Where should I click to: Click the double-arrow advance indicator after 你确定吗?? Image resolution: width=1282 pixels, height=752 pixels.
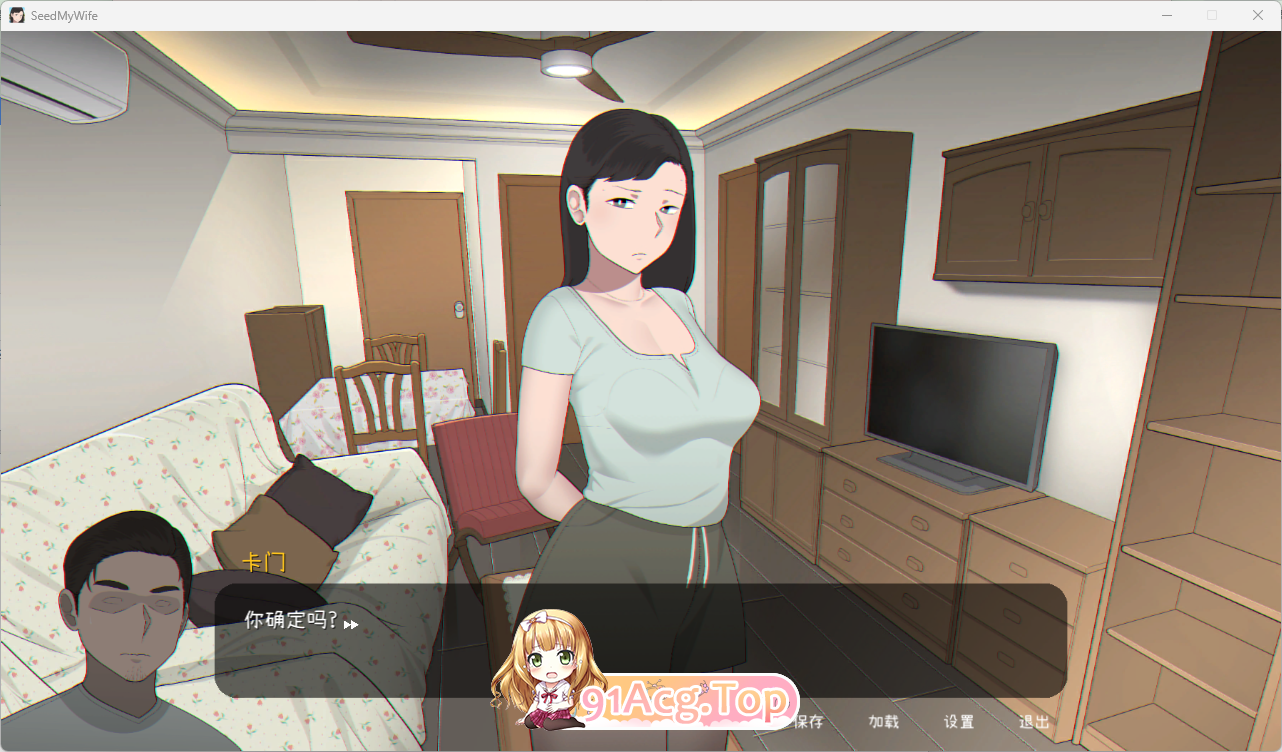coord(351,624)
